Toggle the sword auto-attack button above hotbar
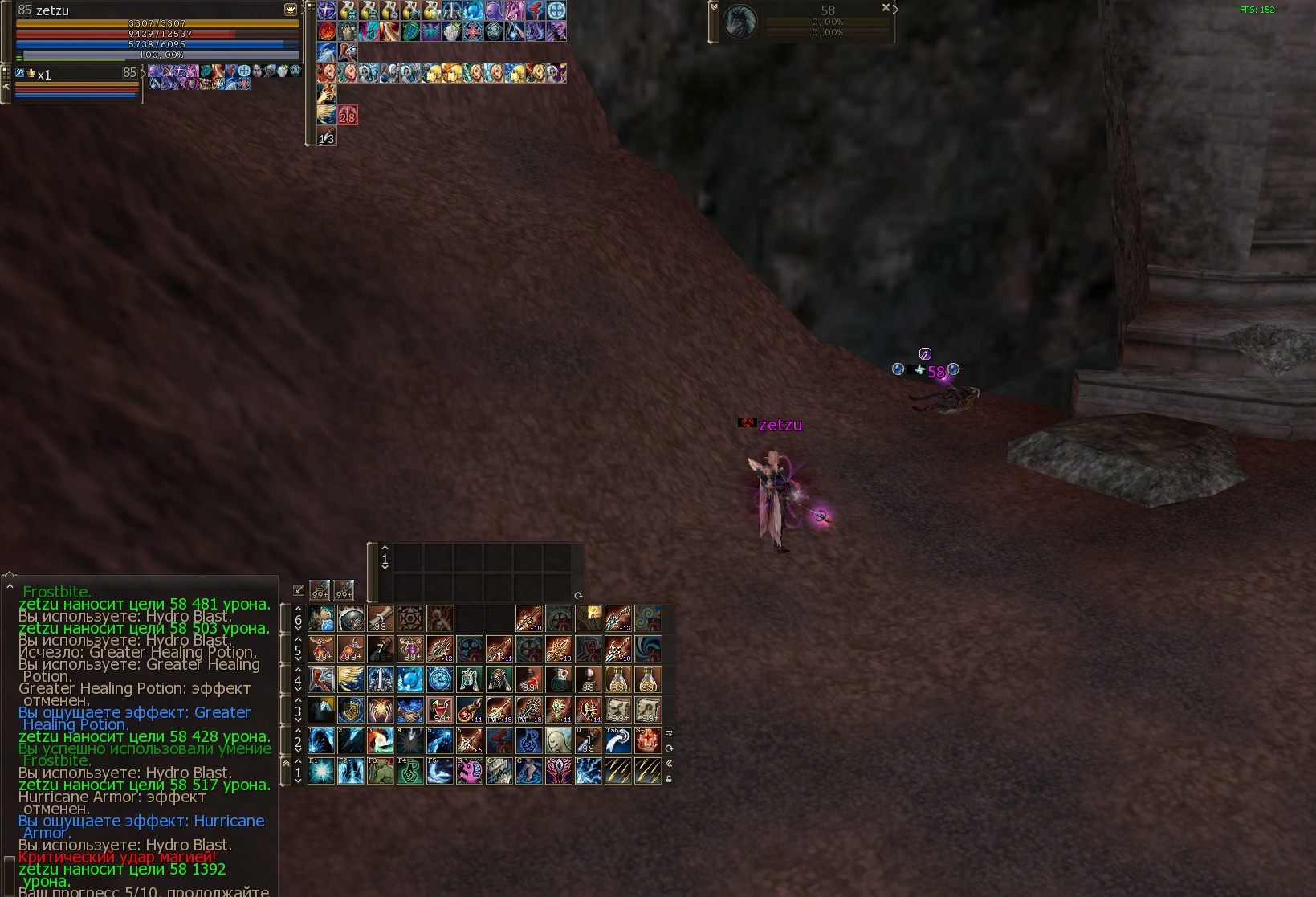 pos(299,590)
